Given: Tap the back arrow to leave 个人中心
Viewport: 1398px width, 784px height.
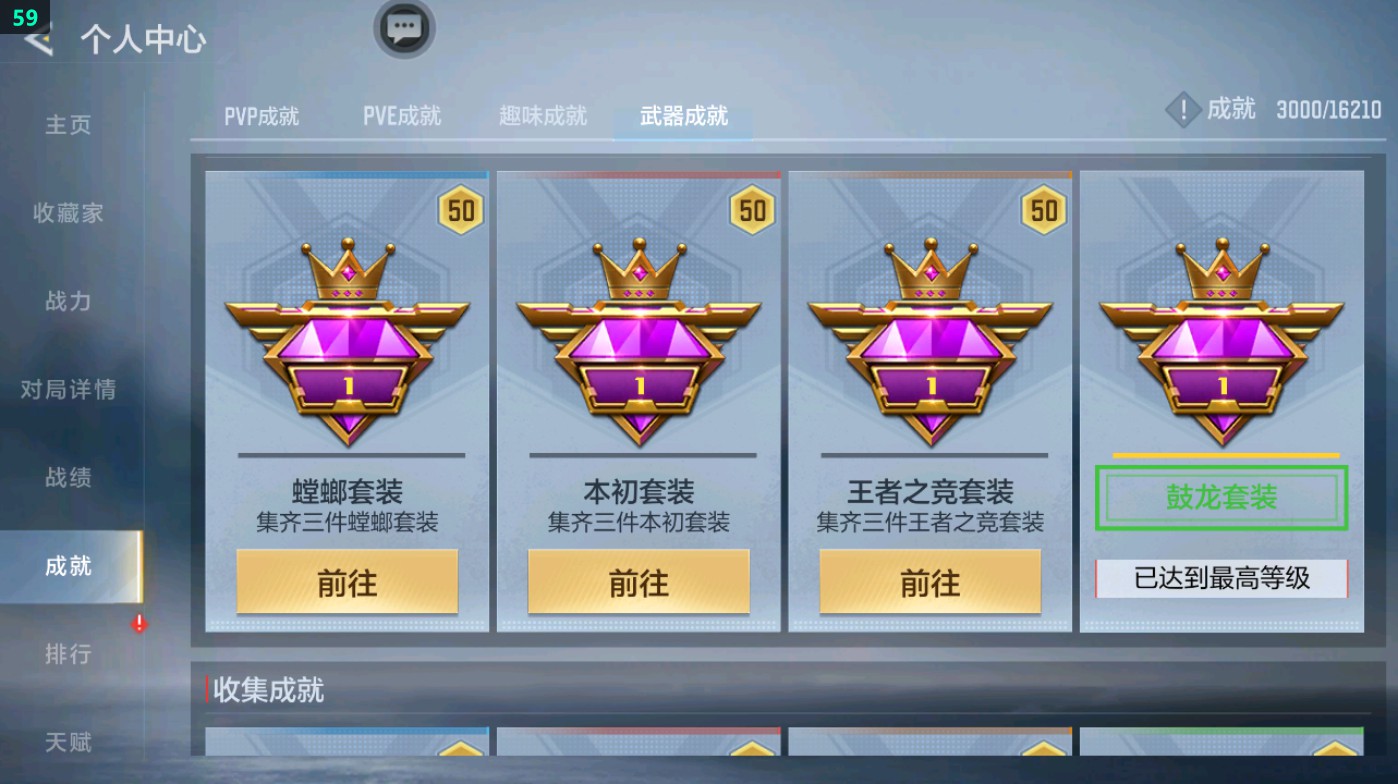Looking at the screenshot, I should click(x=36, y=41).
